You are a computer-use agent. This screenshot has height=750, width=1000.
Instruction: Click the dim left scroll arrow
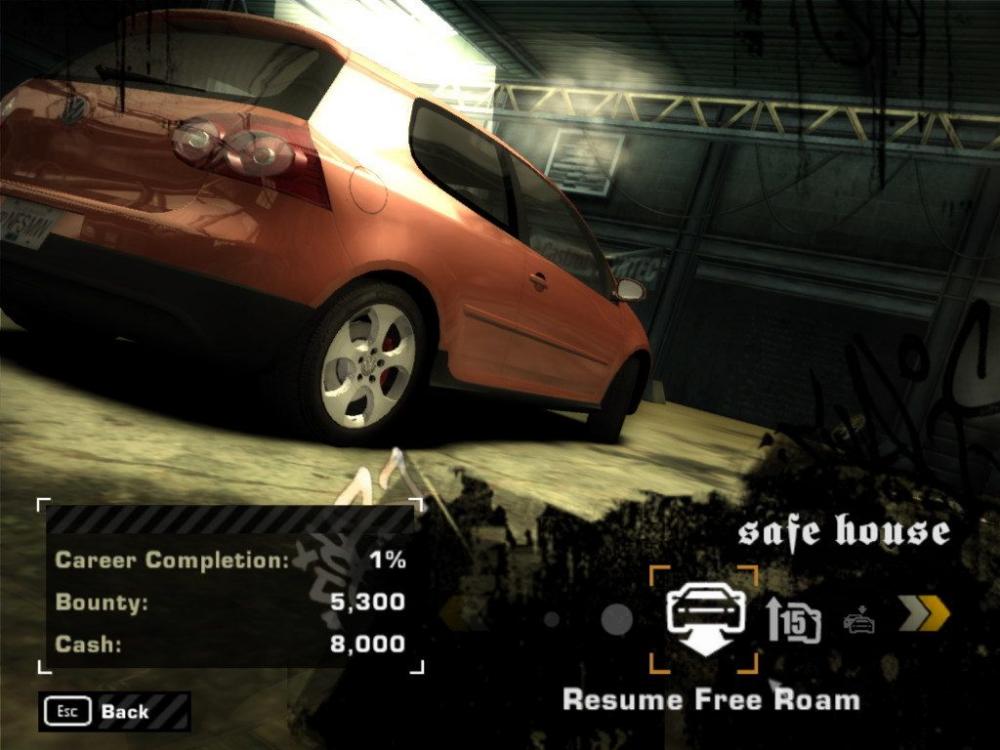455,614
